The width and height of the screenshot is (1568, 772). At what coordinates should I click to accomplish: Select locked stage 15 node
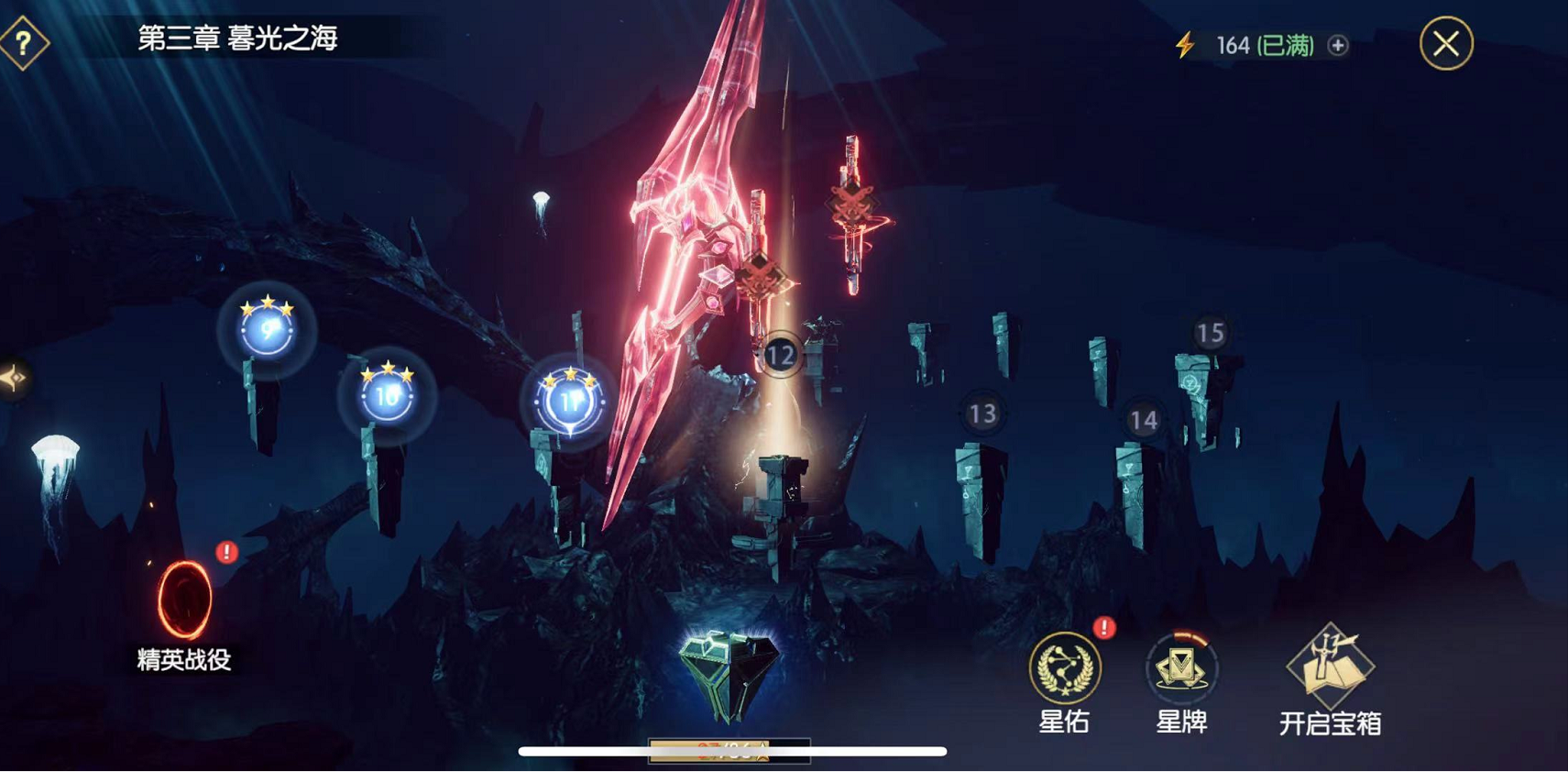coord(1210,334)
